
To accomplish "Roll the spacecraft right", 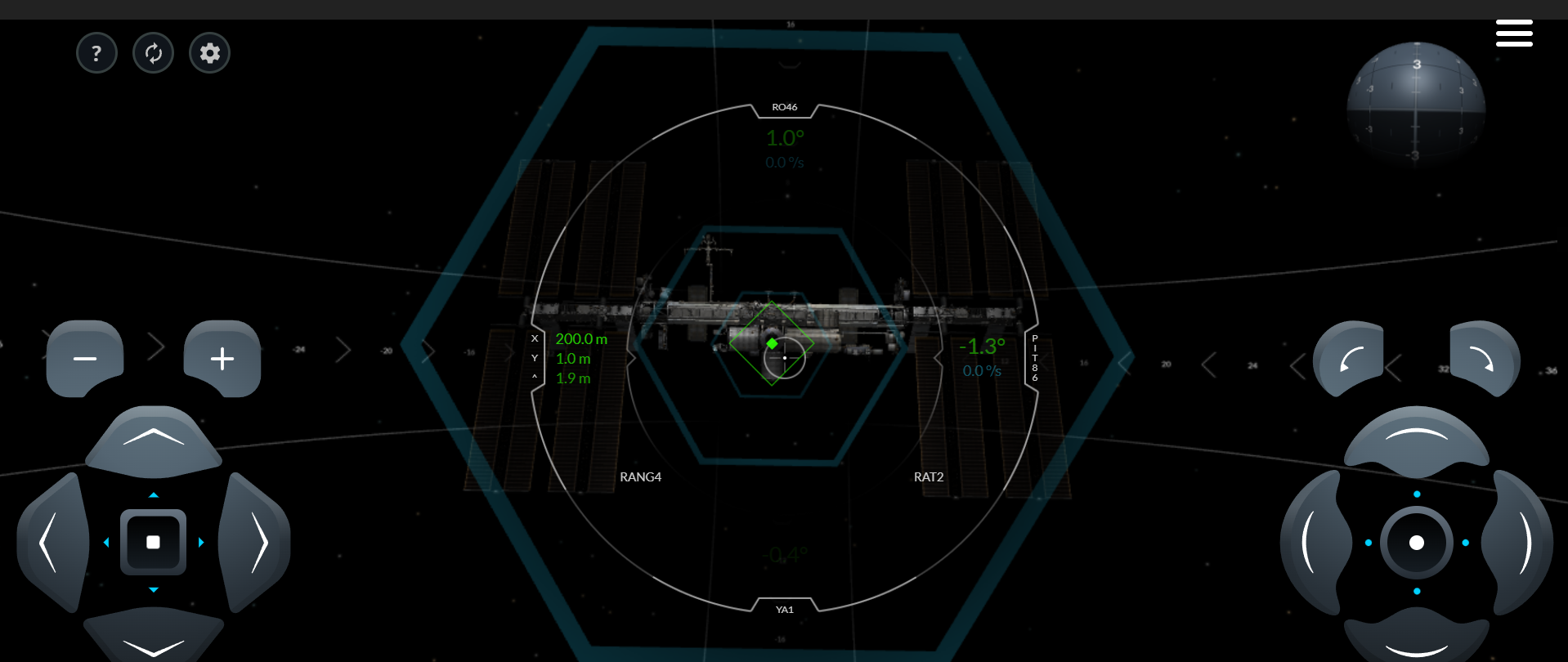I will click(x=1483, y=360).
